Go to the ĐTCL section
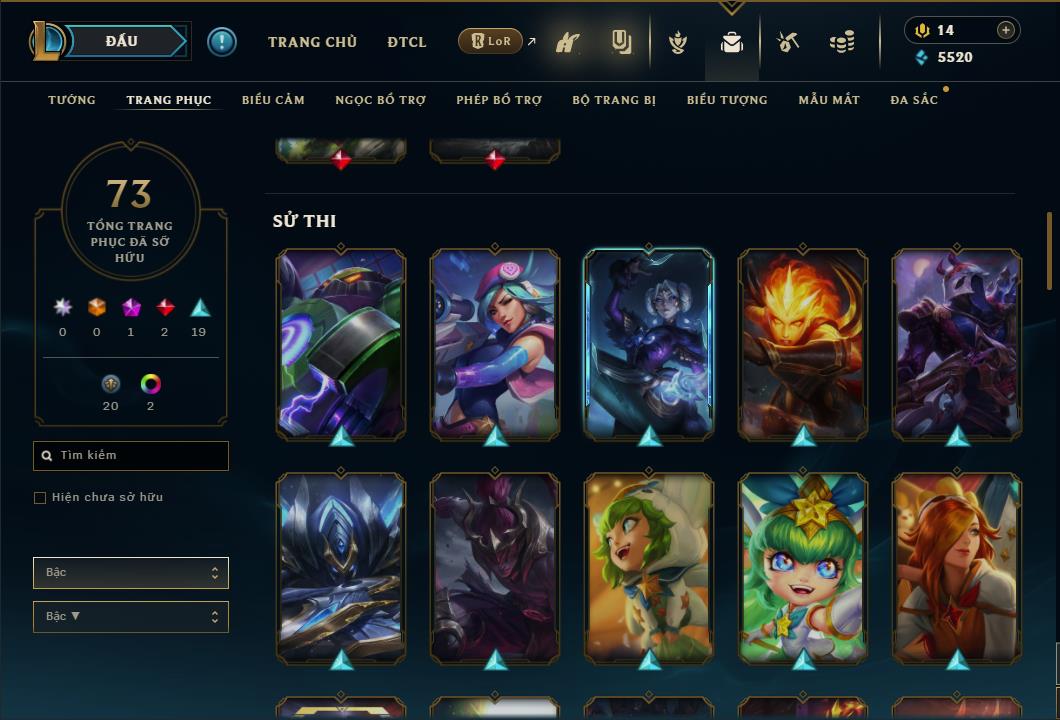Viewport: 1060px width, 720px height. click(406, 42)
